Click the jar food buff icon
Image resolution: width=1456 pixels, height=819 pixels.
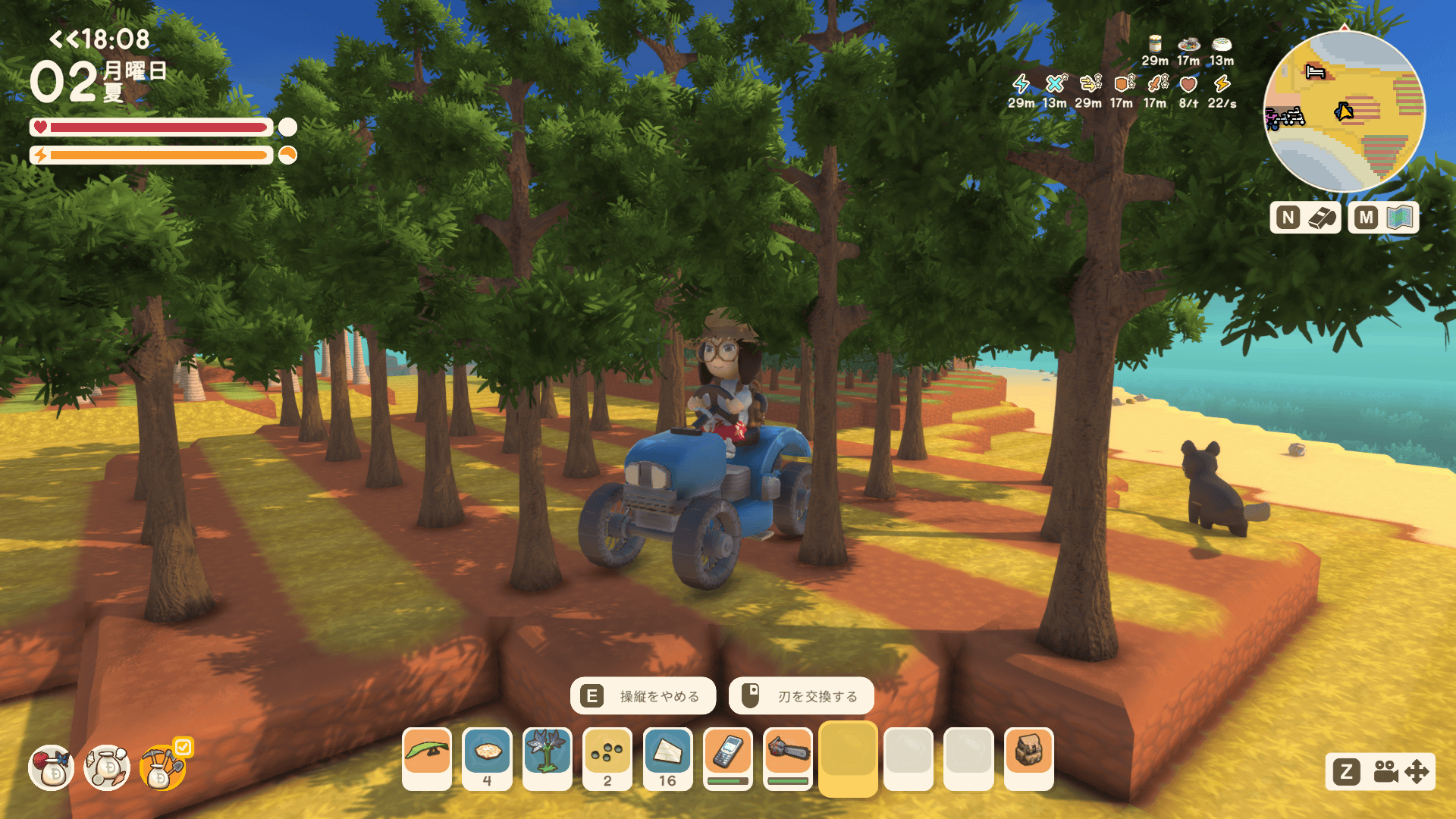[x=1155, y=44]
